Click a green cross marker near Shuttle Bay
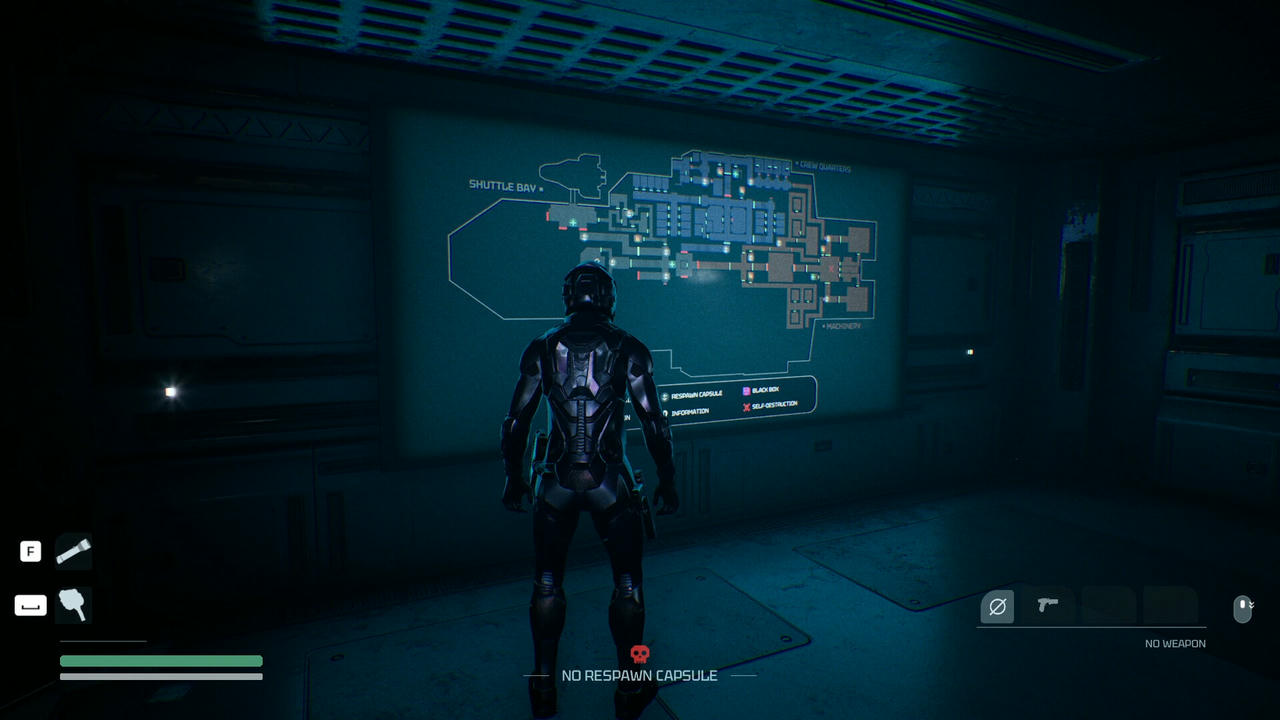Image resolution: width=1280 pixels, height=720 pixels. pos(572,222)
